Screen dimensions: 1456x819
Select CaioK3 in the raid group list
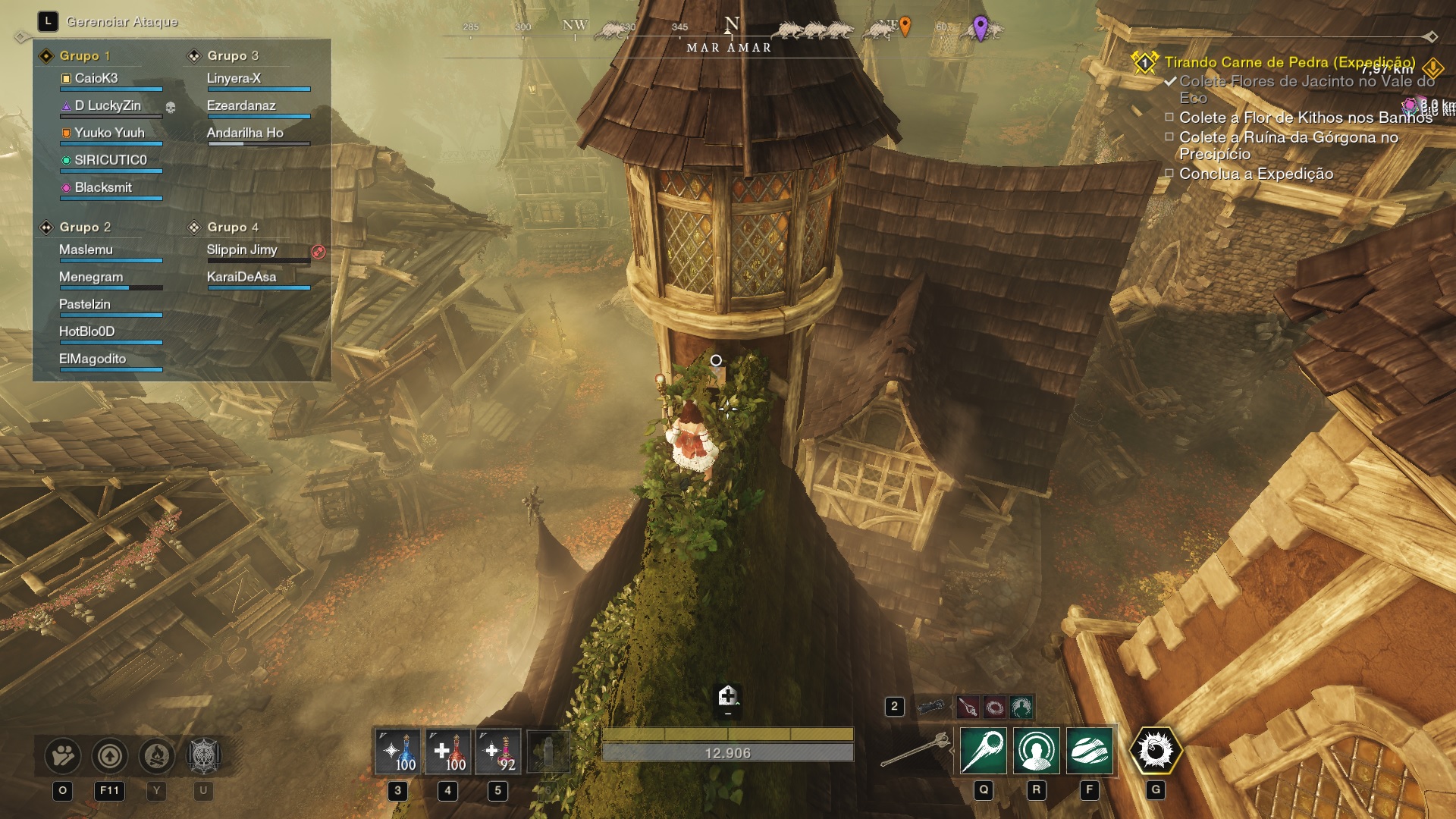96,78
